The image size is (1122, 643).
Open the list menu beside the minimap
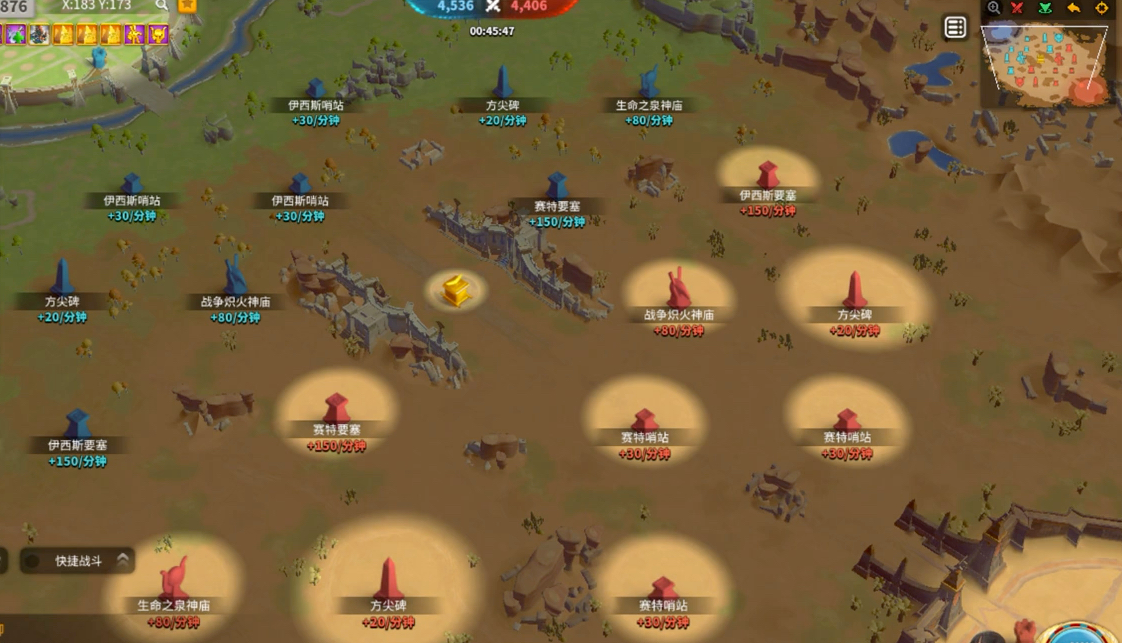(x=955, y=28)
